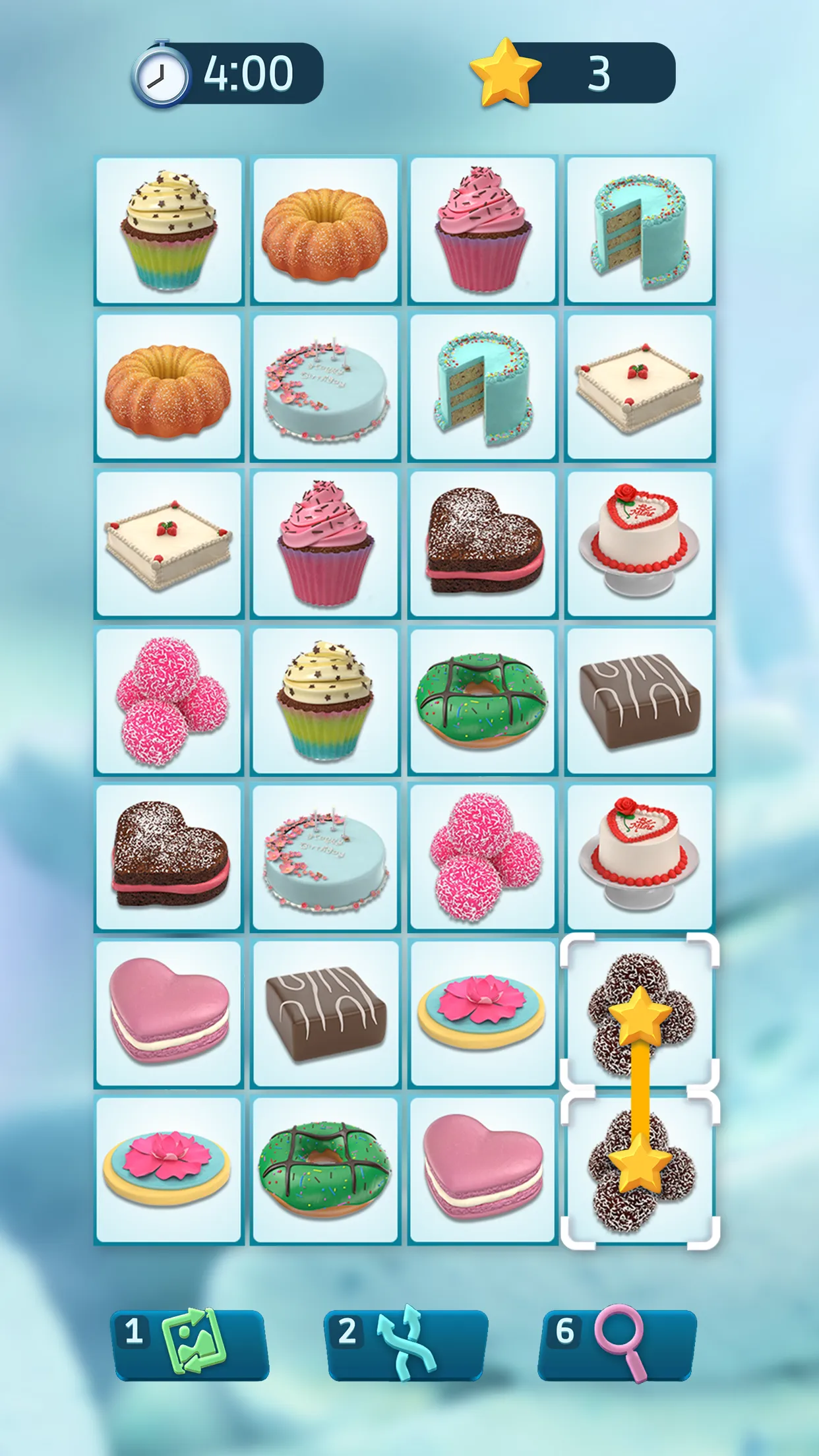The image size is (819, 1456).
Task: Choose sliced blue cake between birthday and strawberry cakes
Action: click(482, 387)
